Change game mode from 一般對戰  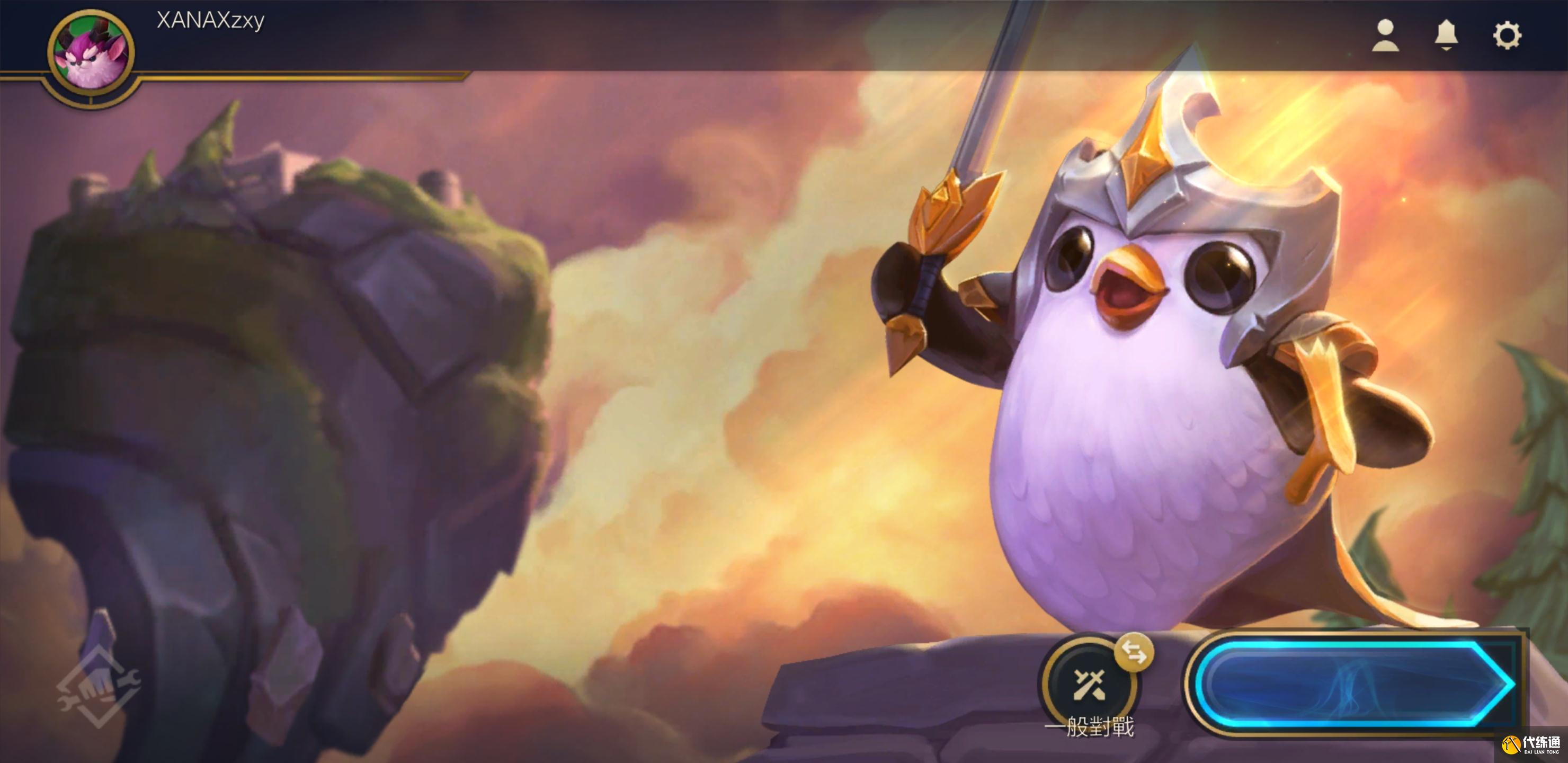1089,686
